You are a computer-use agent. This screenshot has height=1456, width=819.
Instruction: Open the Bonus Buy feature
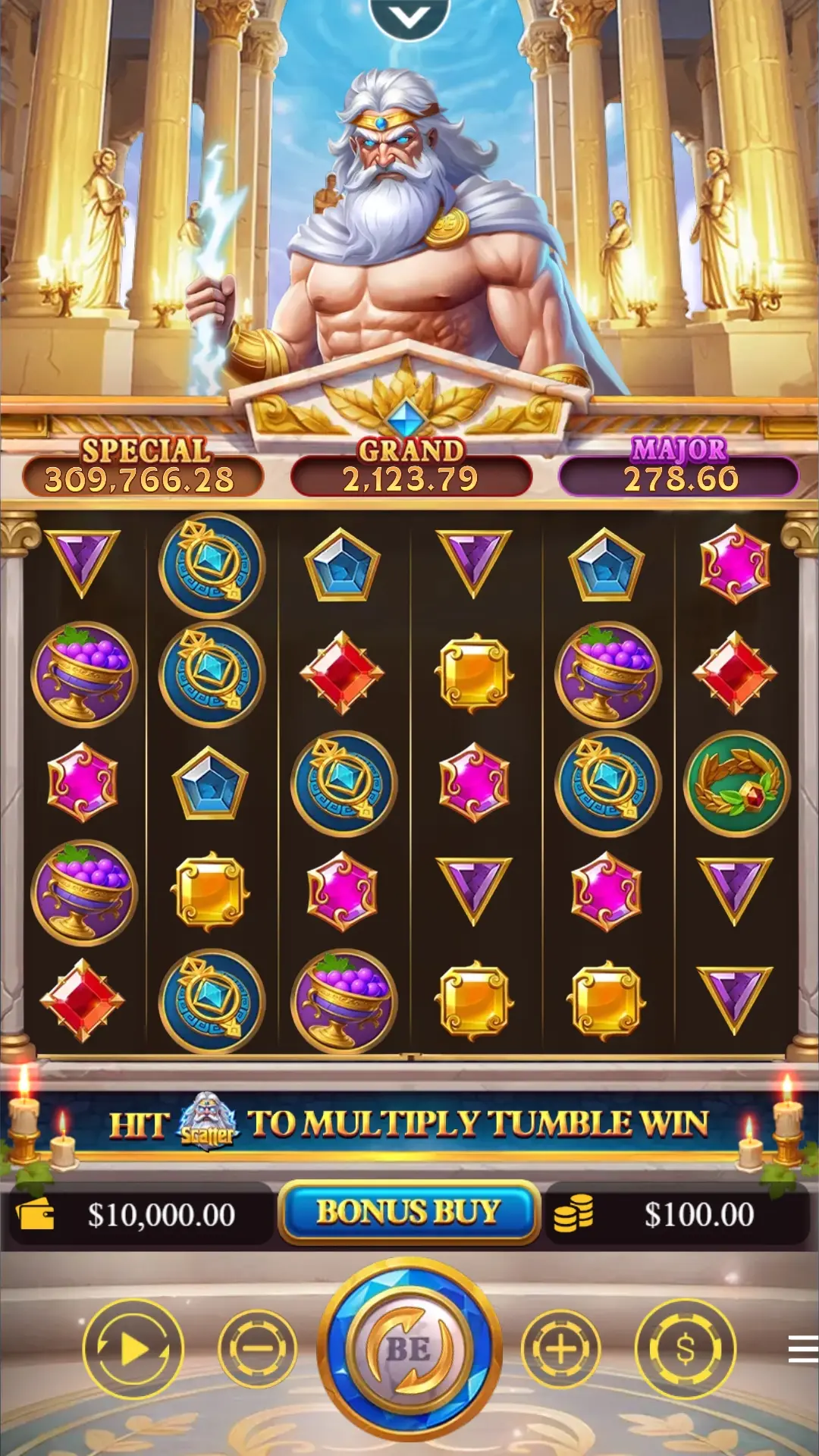(409, 1213)
